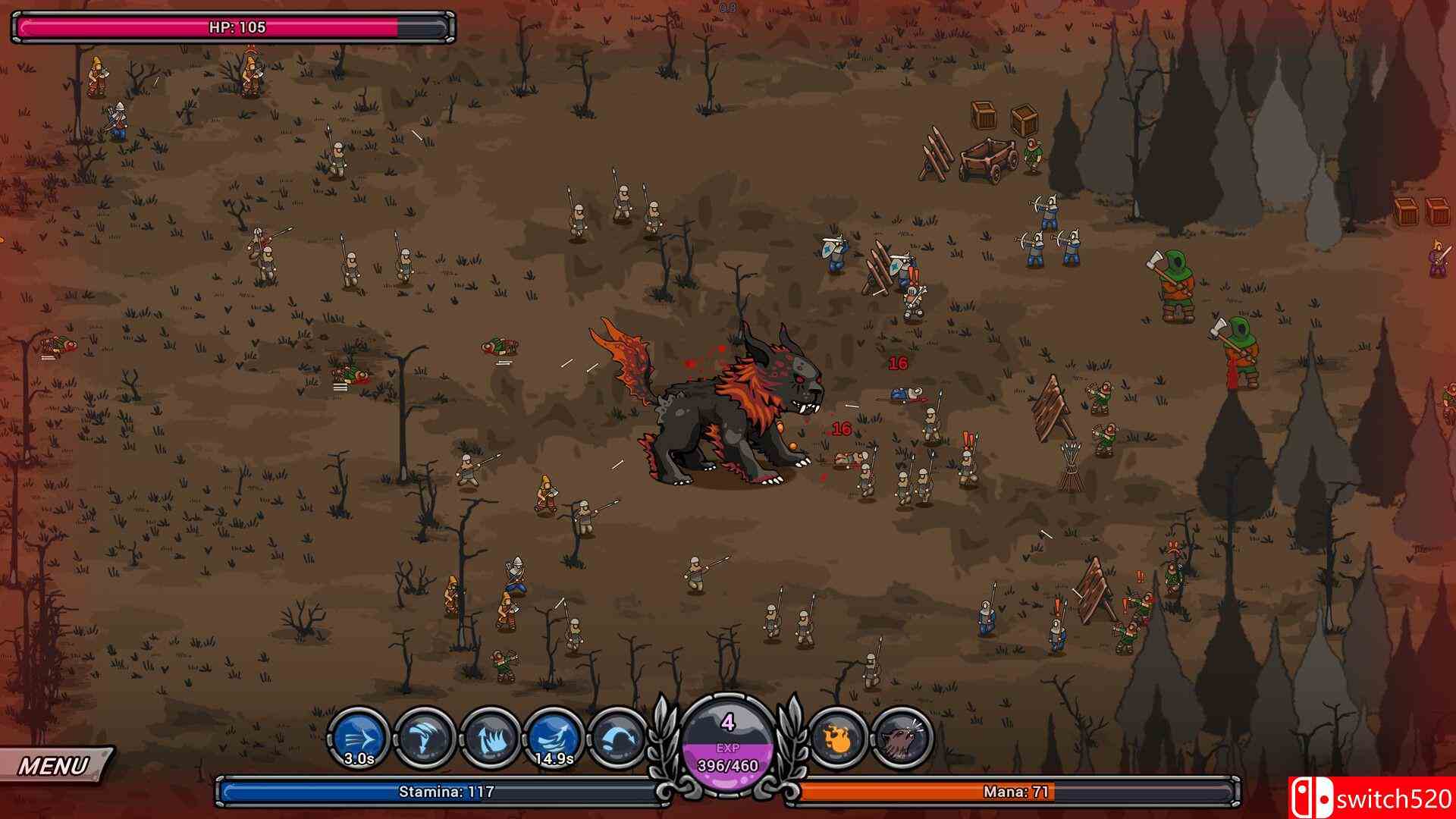Trigger the upward claw strike ability
Image resolution: width=1456 pixels, height=819 pixels.
(x=489, y=737)
